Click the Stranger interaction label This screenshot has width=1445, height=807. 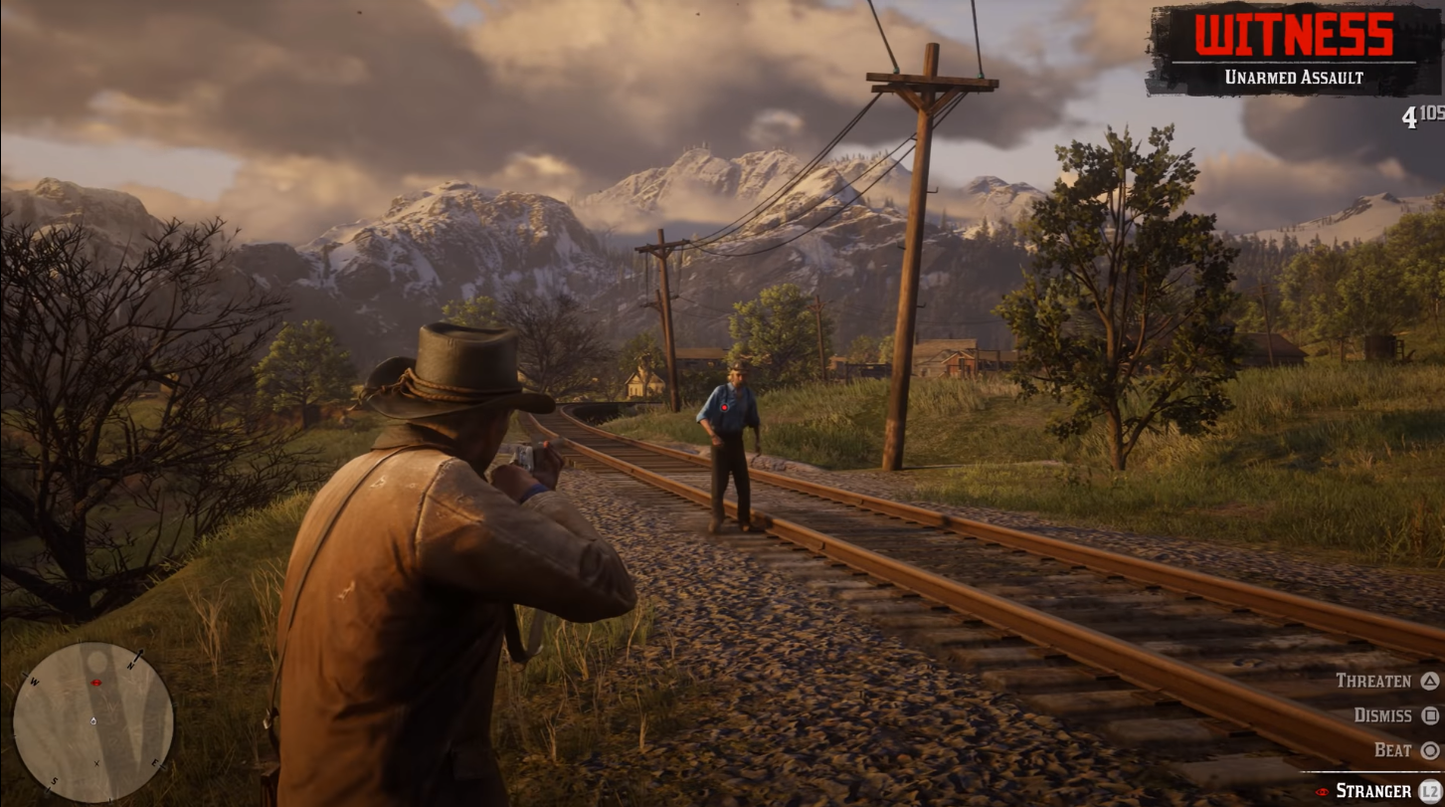(1373, 790)
